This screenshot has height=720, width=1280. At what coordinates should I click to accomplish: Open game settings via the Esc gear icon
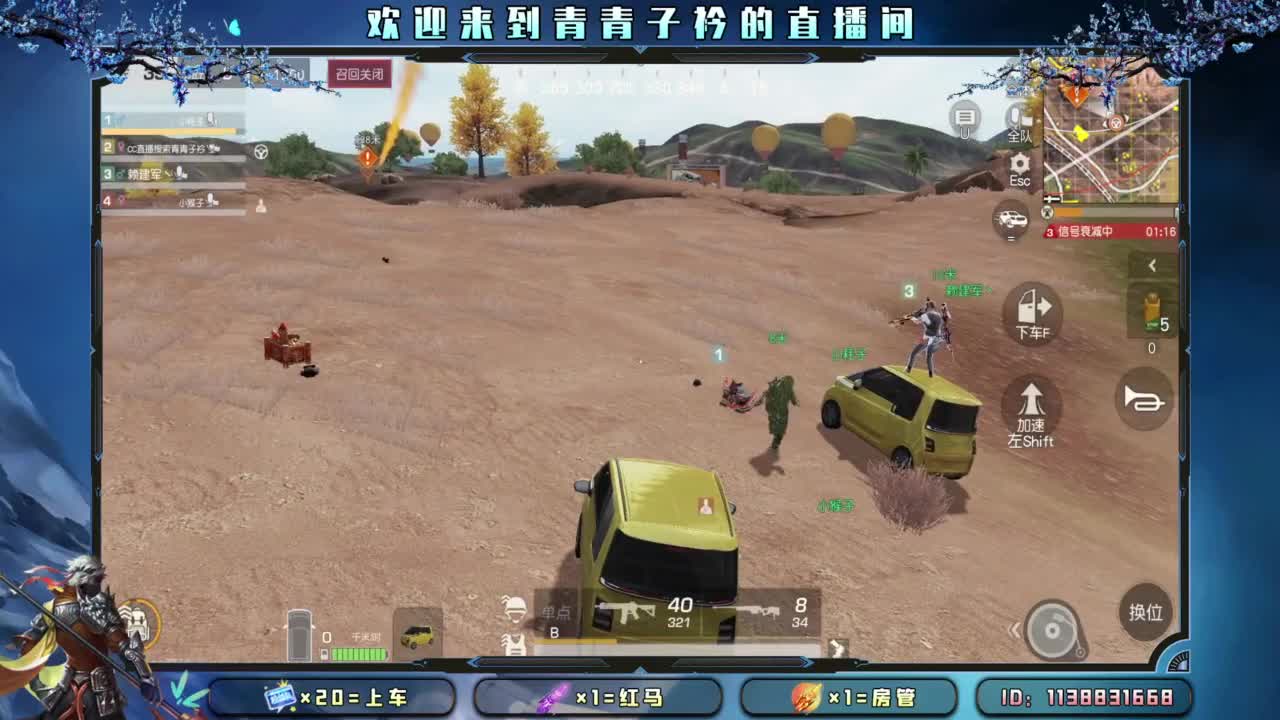[x=1018, y=164]
